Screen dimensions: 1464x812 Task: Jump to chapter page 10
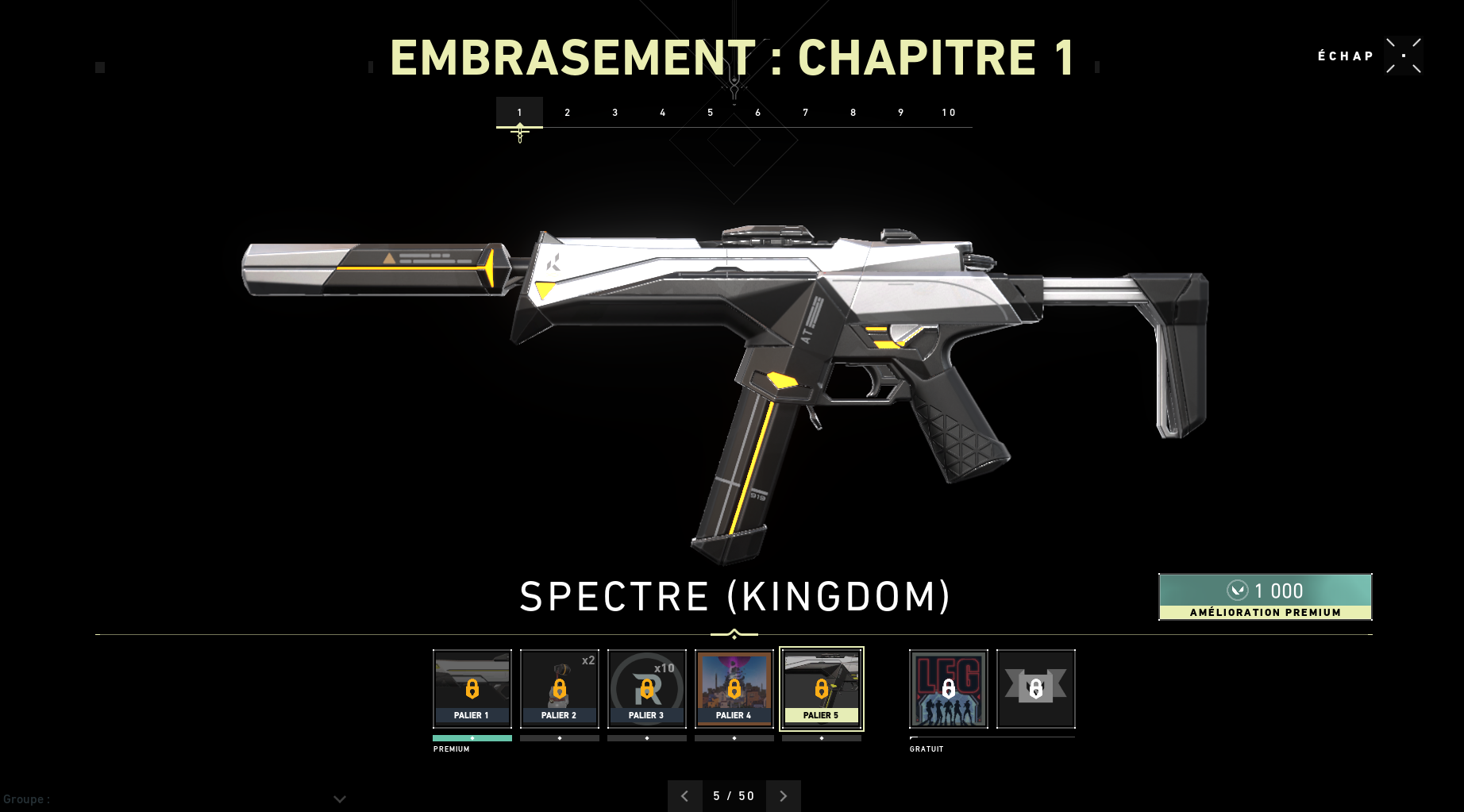(x=949, y=113)
